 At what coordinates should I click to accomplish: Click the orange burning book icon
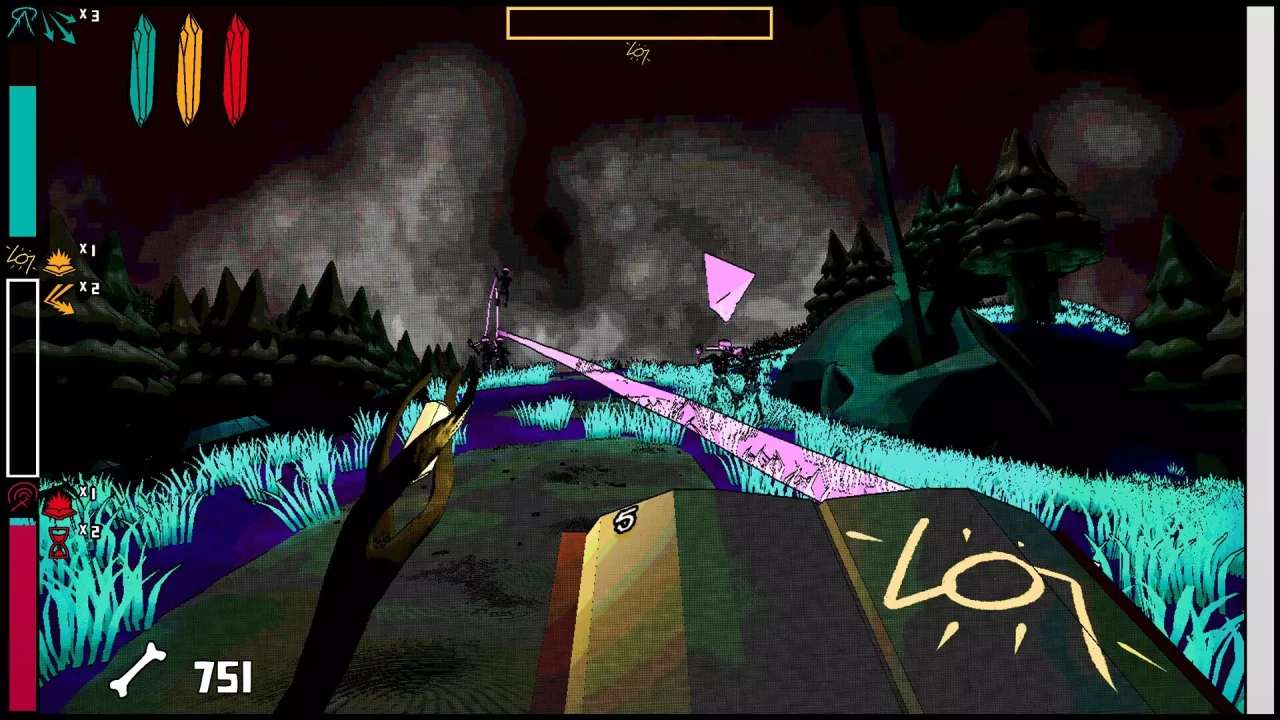click(60, 262)
